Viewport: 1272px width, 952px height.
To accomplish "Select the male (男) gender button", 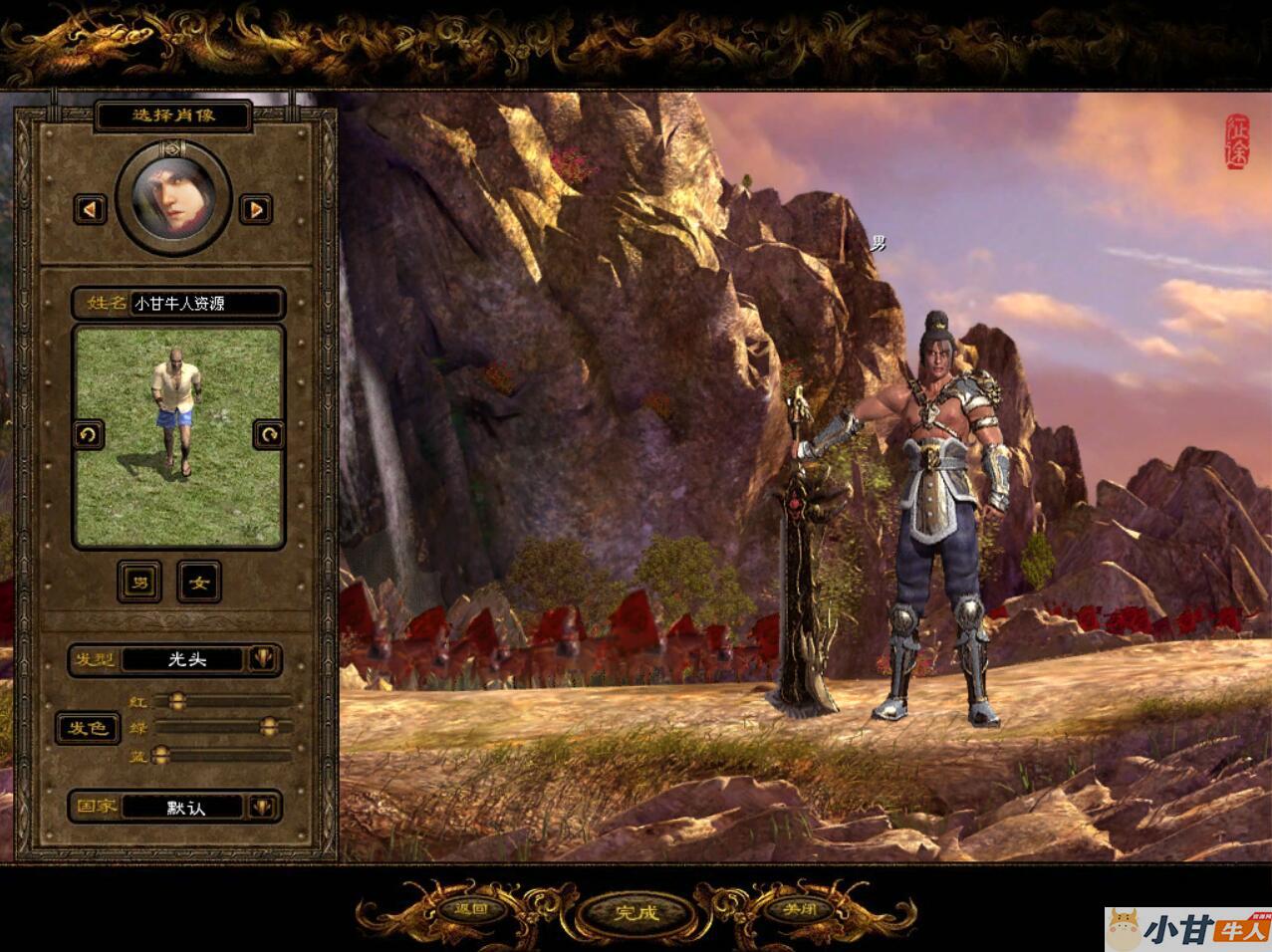I will (139, 583).
